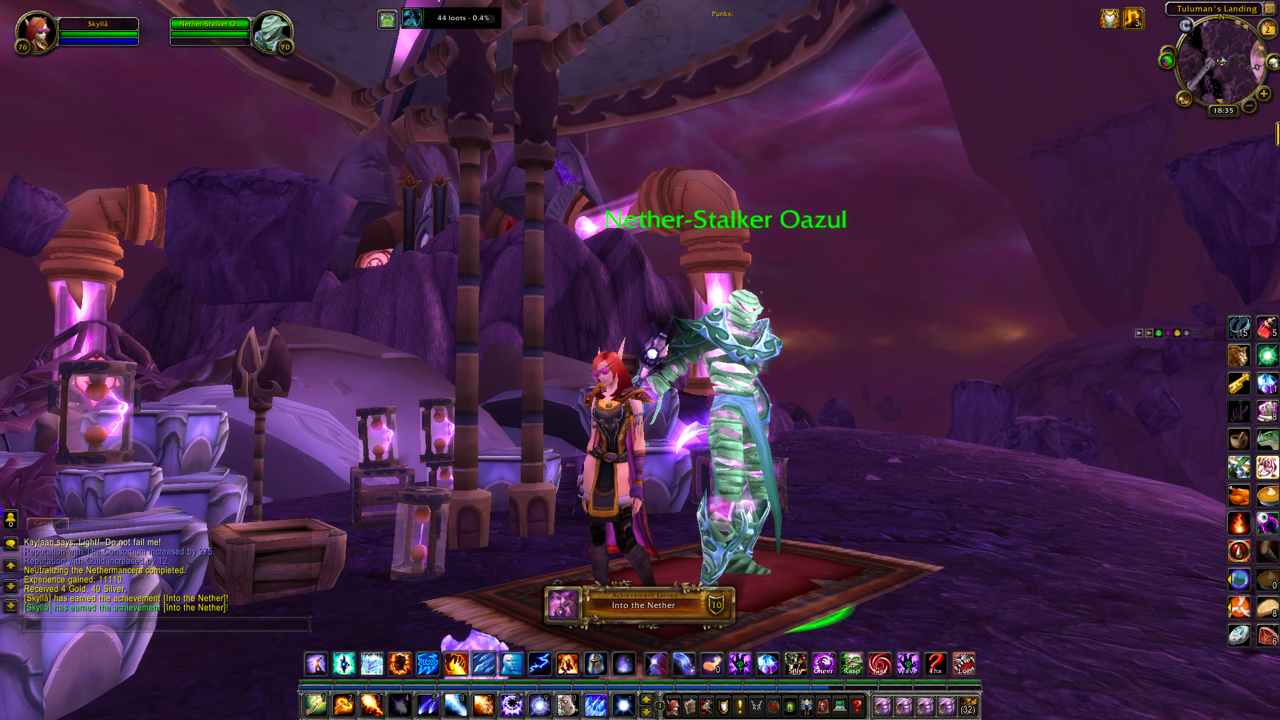Viewport: 1280px width, 720px height.
Task: Use the mortar and pestle profession icon
Action: click(1239, 439)
